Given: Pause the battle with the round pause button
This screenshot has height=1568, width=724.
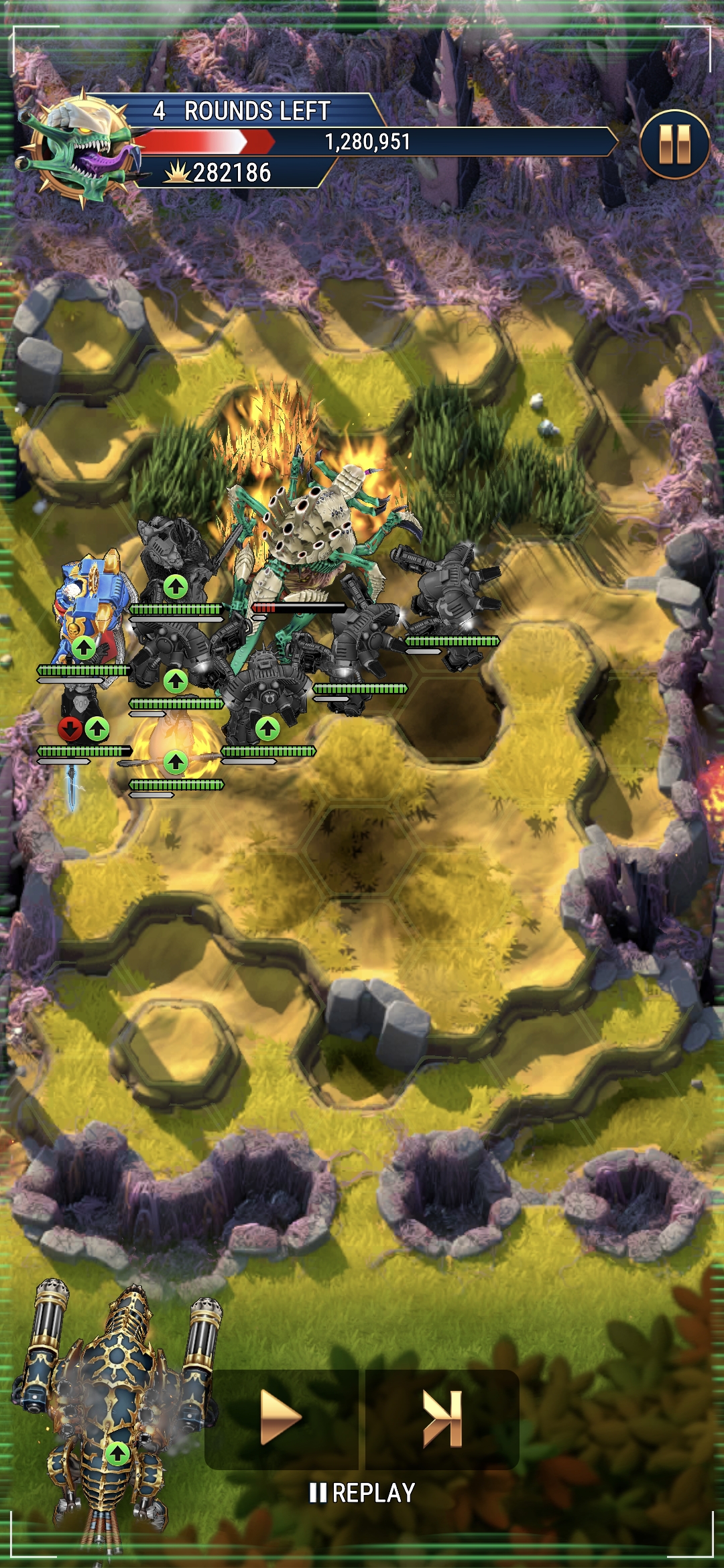Looking at the screenshot, I should click(674, 144).
